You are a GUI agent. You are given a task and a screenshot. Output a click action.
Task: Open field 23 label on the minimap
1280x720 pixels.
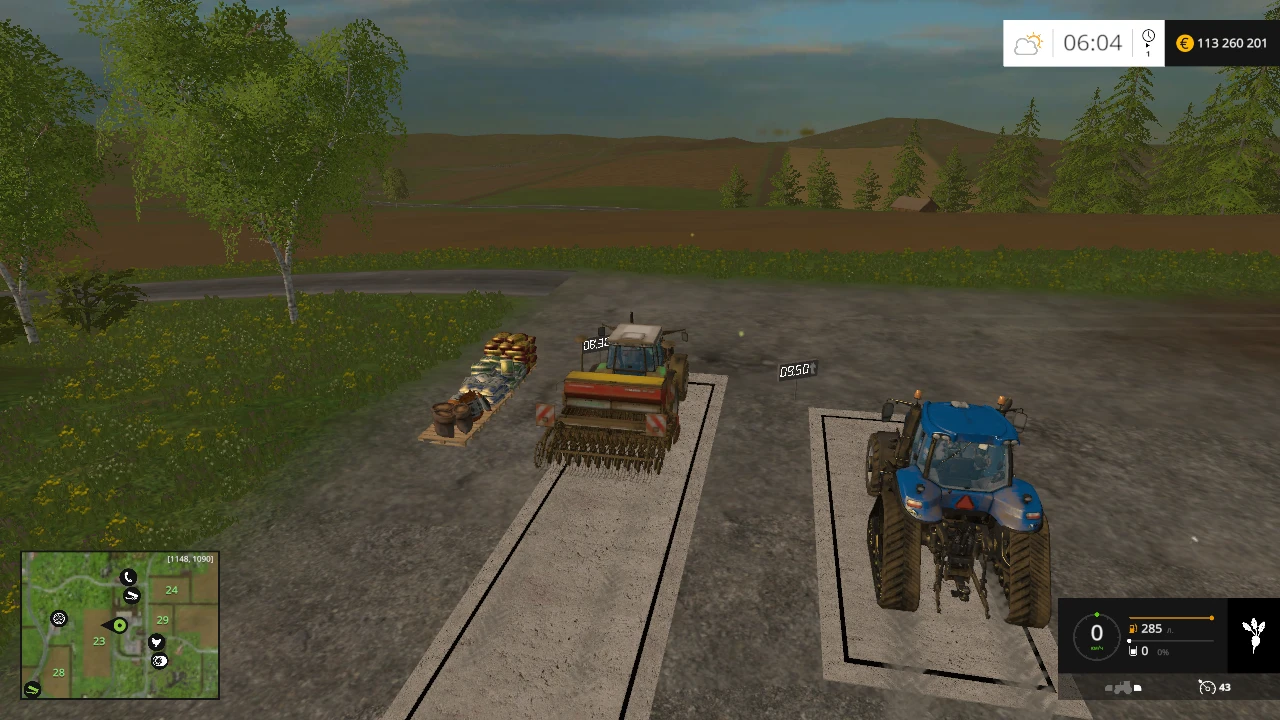click(x=98, y=640)
